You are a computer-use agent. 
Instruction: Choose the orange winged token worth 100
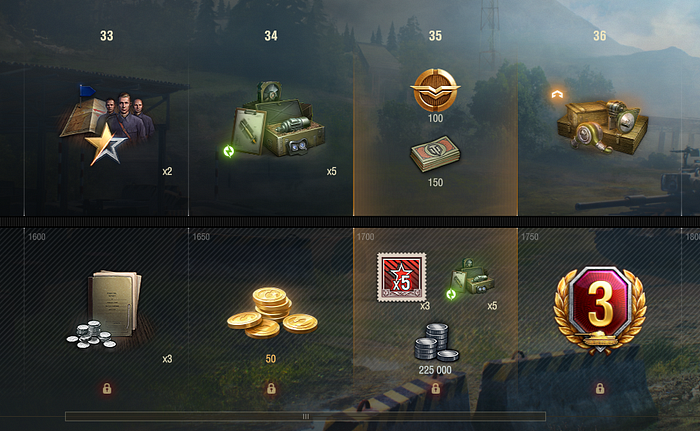tap(435, 91)
